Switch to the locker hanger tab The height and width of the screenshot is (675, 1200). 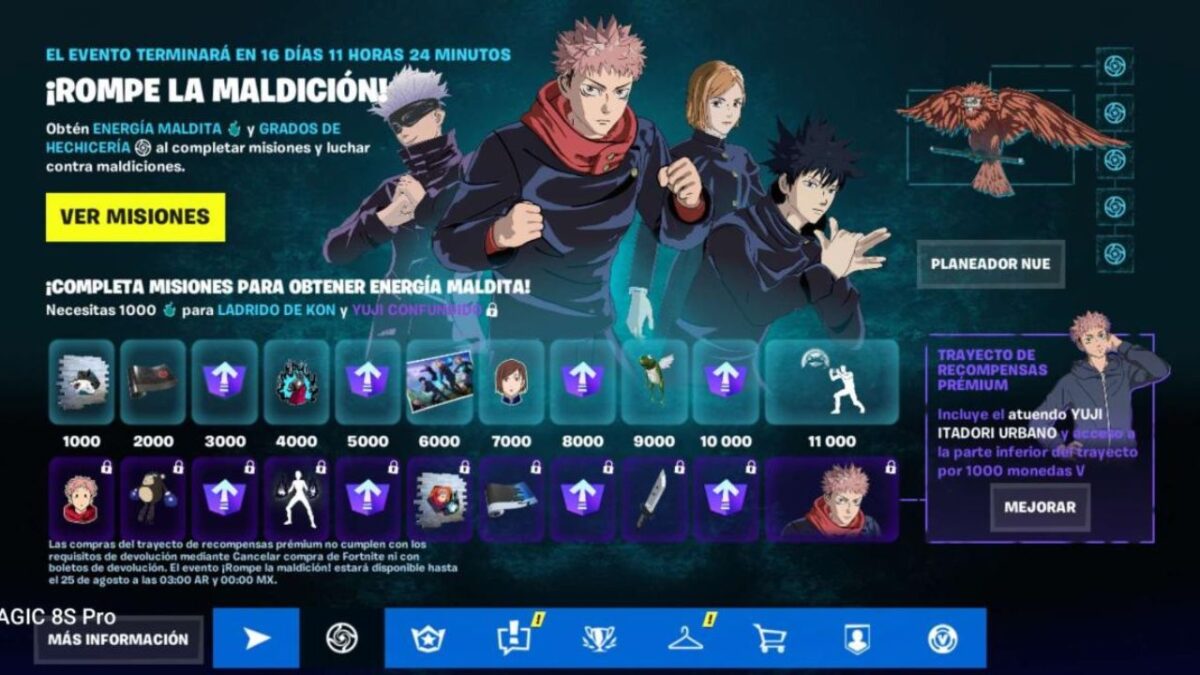pyautogui.click(x=686, y=638)
